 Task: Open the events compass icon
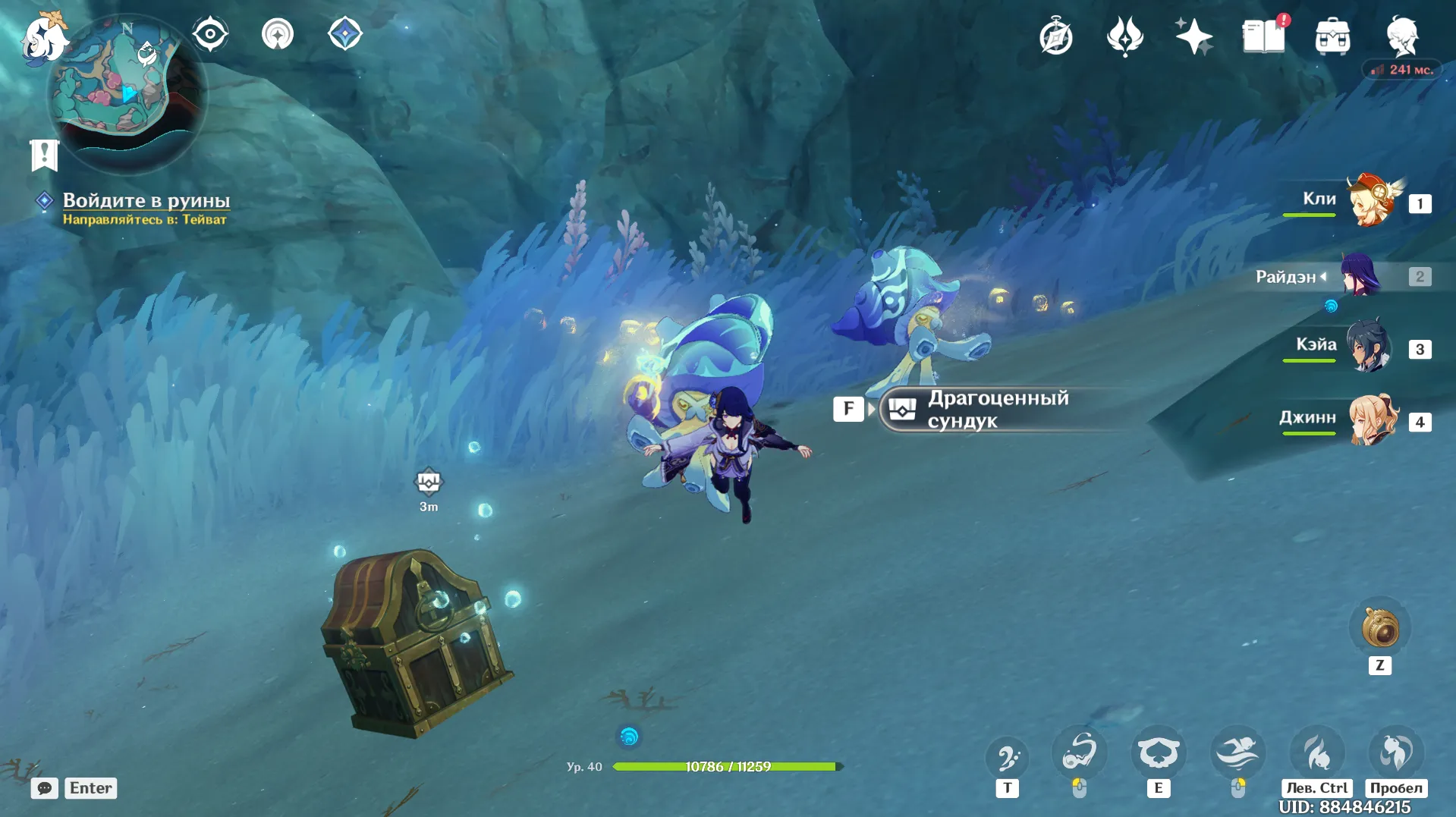[1055, 36]
